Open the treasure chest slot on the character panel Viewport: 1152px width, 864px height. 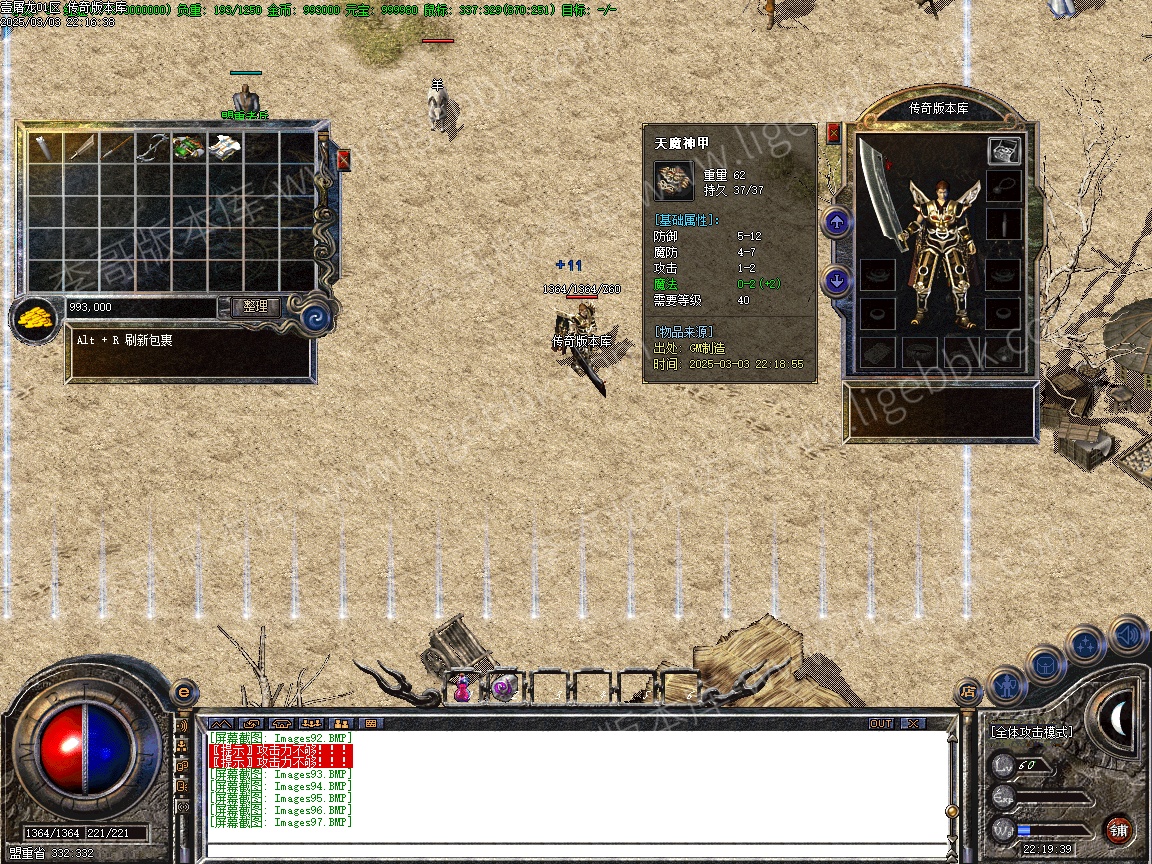pyautogui.click(x=1004, y=151)
